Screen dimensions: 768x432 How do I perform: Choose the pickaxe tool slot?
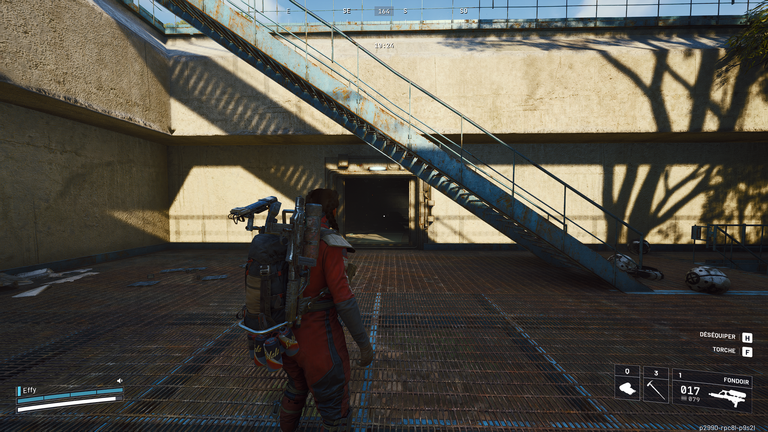point(655,385)
